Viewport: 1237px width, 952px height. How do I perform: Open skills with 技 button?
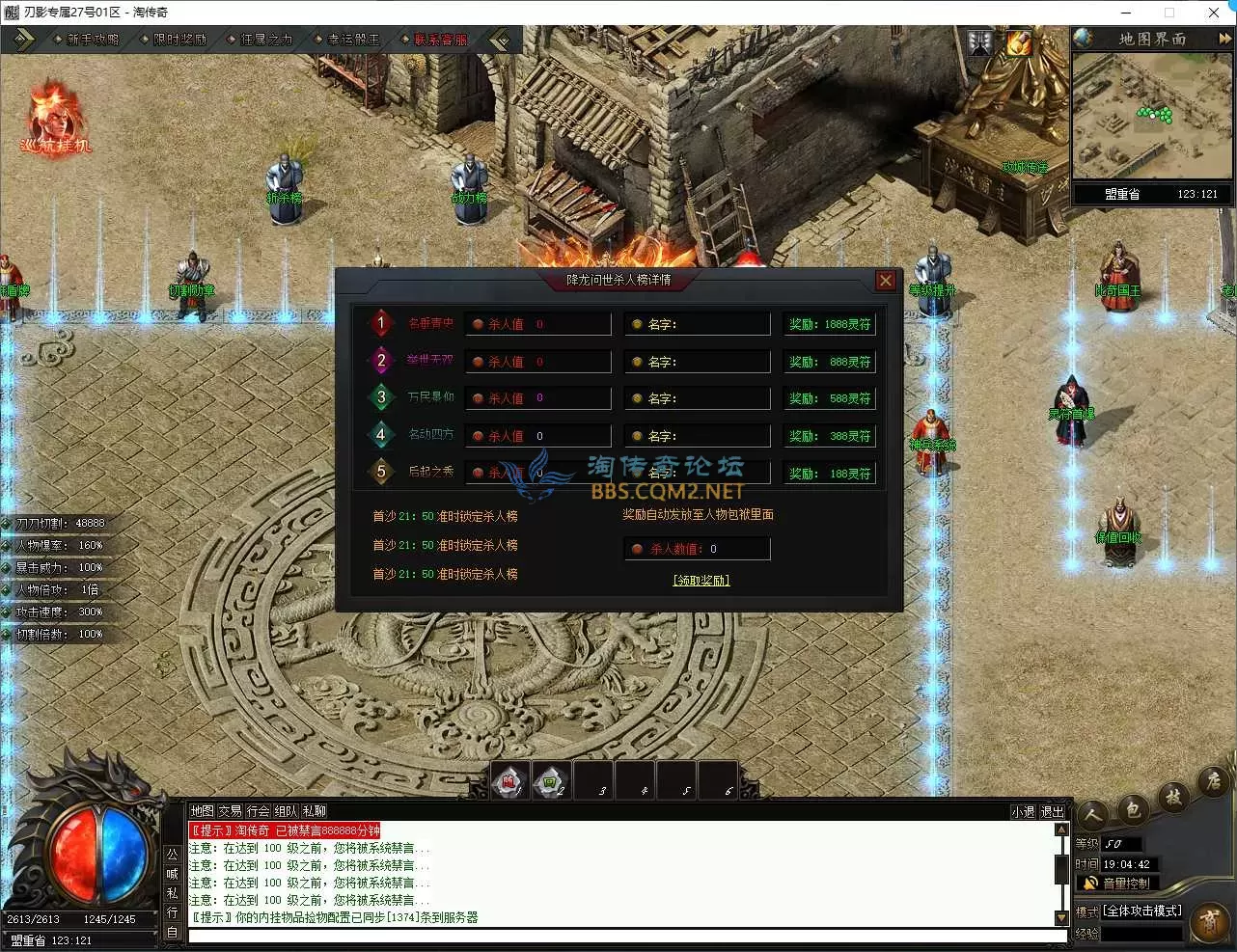coord(1173,797)
